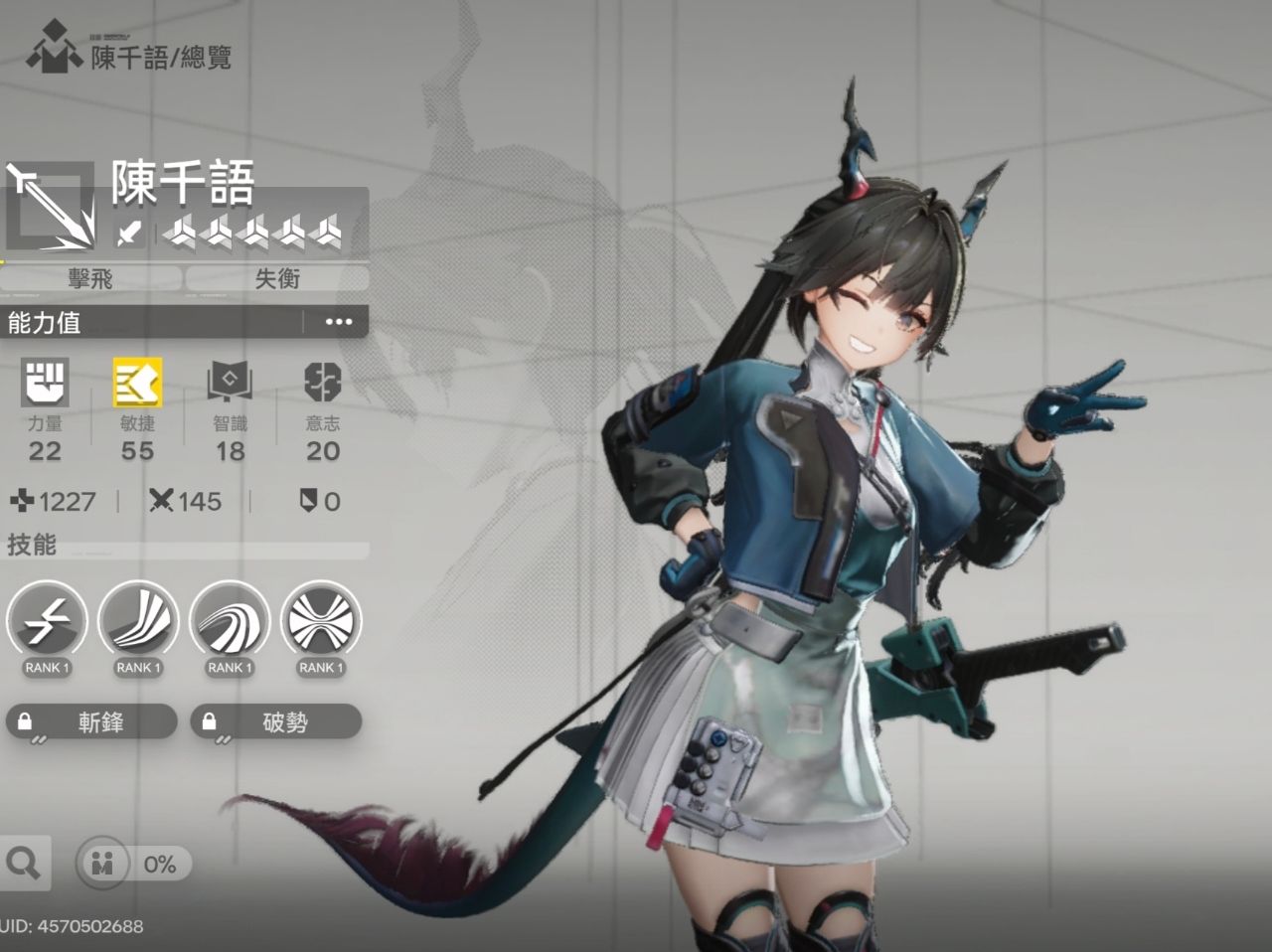Open the first skill with broken-line icon
Screen dimensions: 1272x952
pos(47,621)
